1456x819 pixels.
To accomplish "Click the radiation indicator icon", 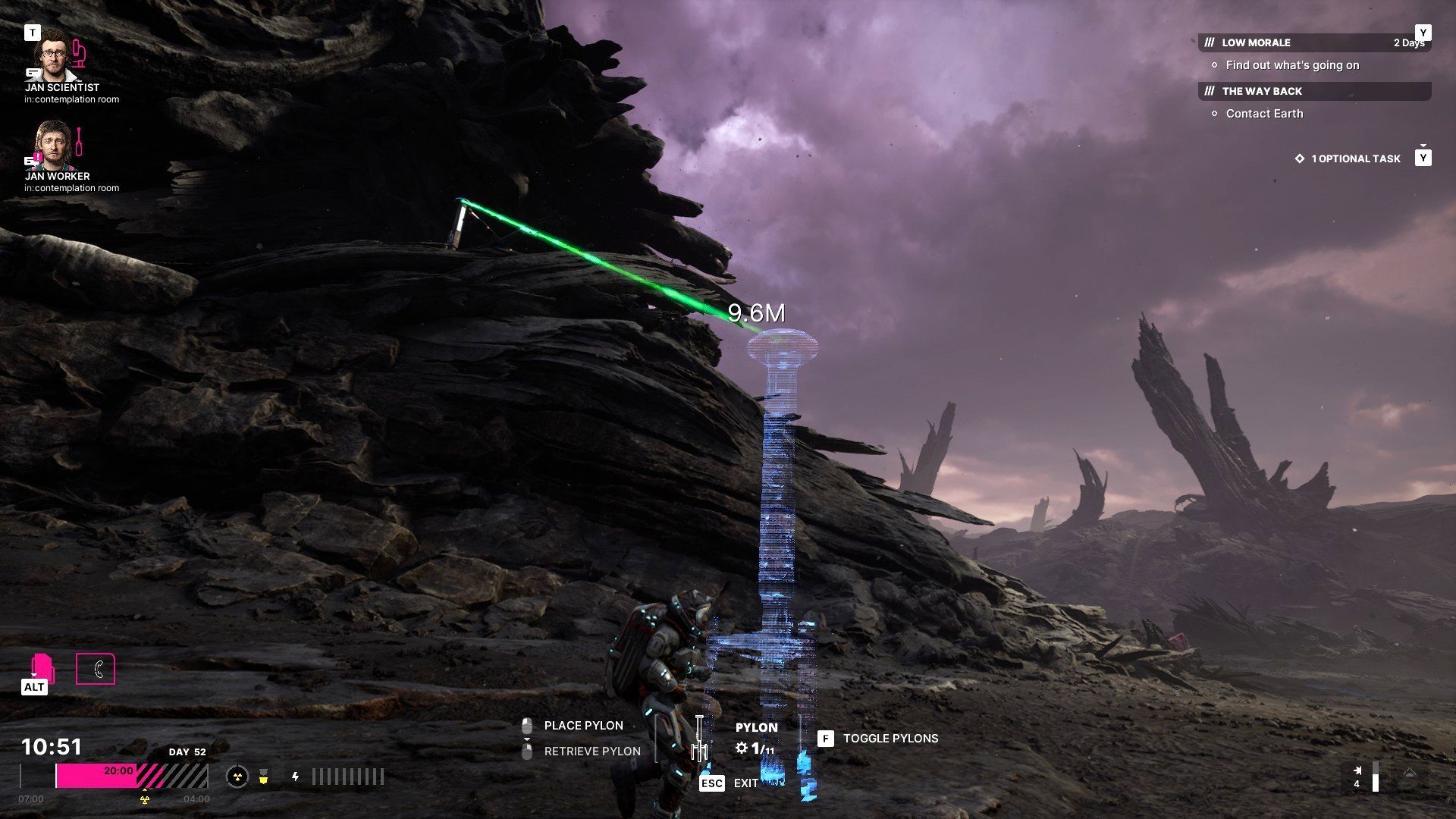I will click(237, 777).
